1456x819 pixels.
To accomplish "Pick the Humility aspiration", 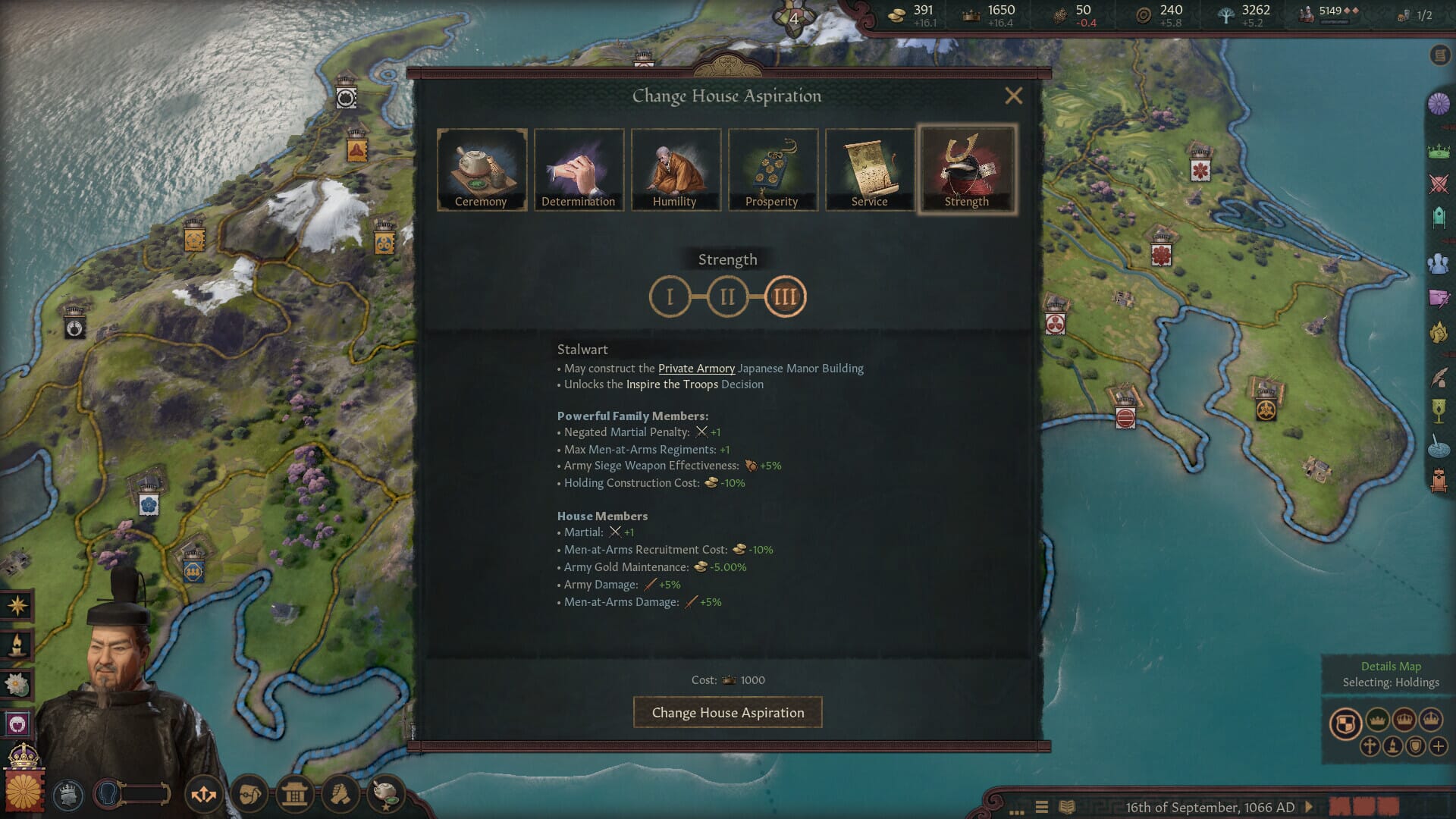I will (675, 169).
